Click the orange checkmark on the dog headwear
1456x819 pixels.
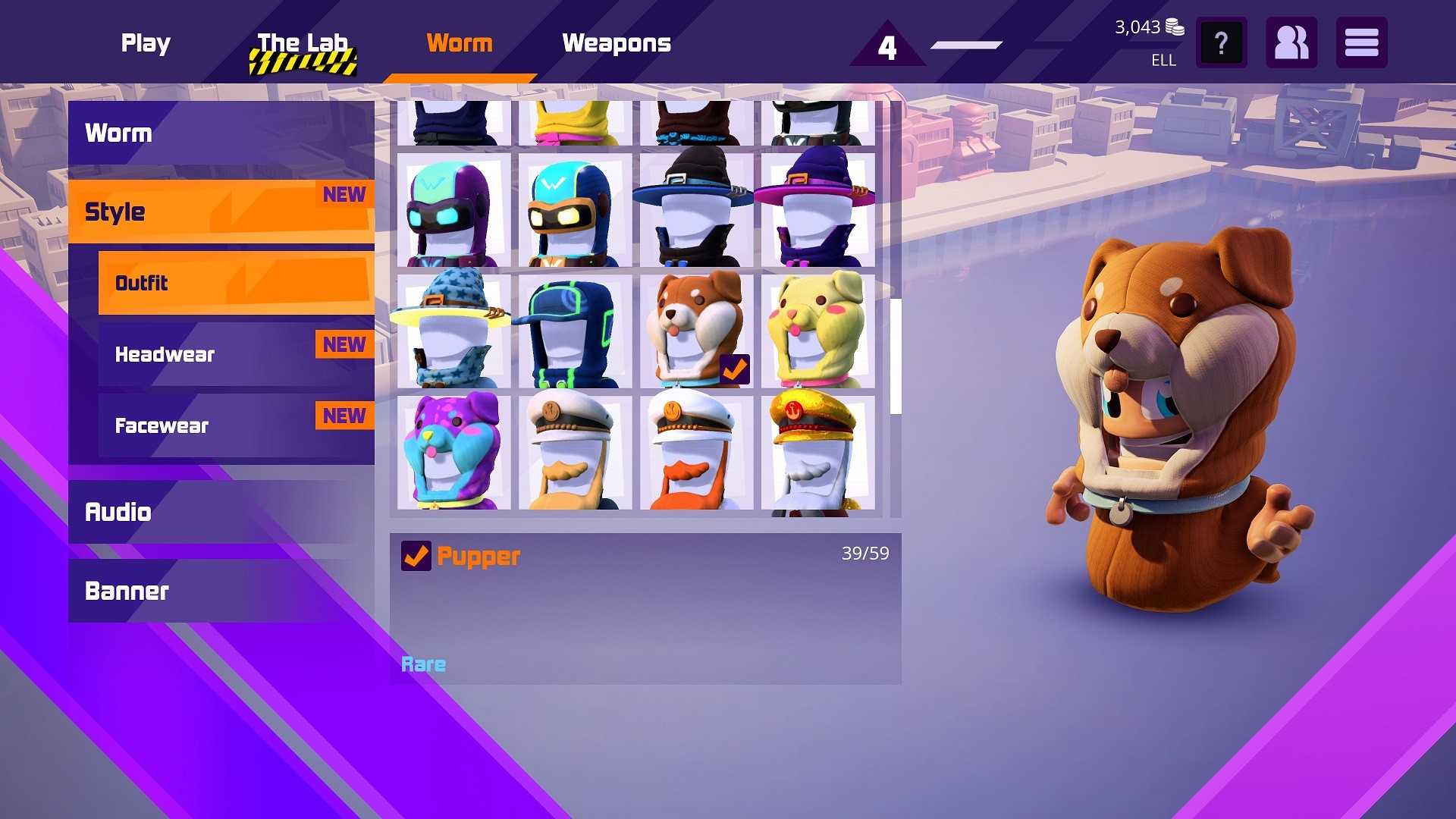pyautogui.click(x=734, y=369)
